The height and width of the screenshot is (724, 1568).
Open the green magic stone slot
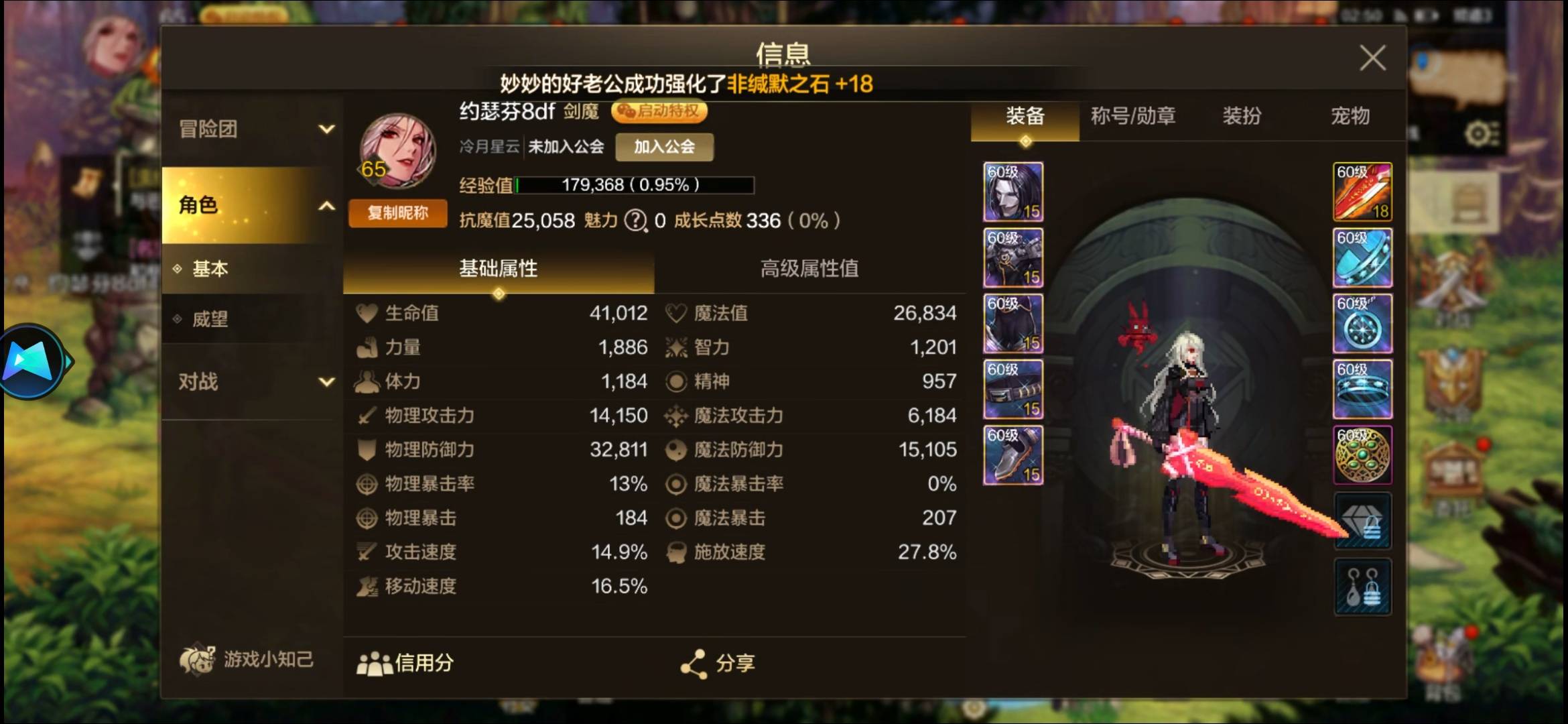(x=1362, y=455)
